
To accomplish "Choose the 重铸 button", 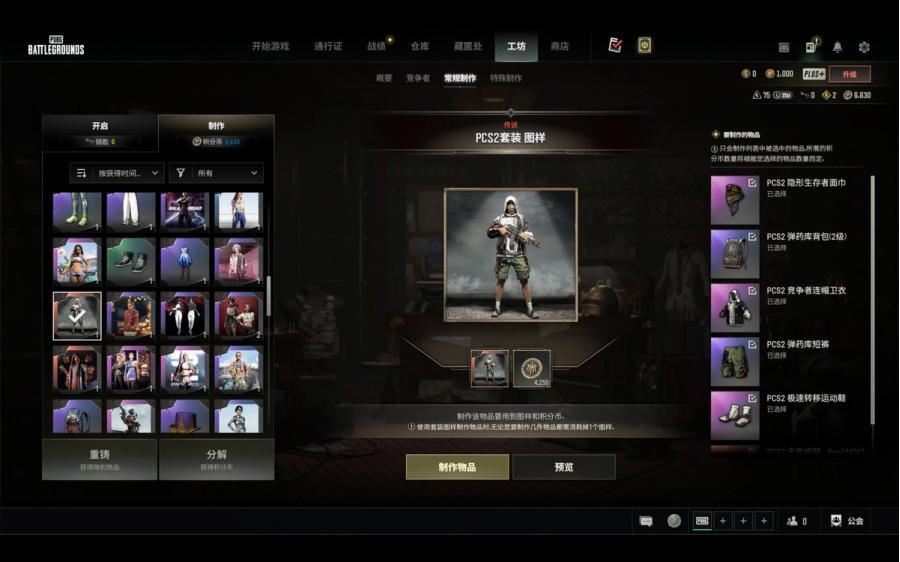I will [99, 459].
